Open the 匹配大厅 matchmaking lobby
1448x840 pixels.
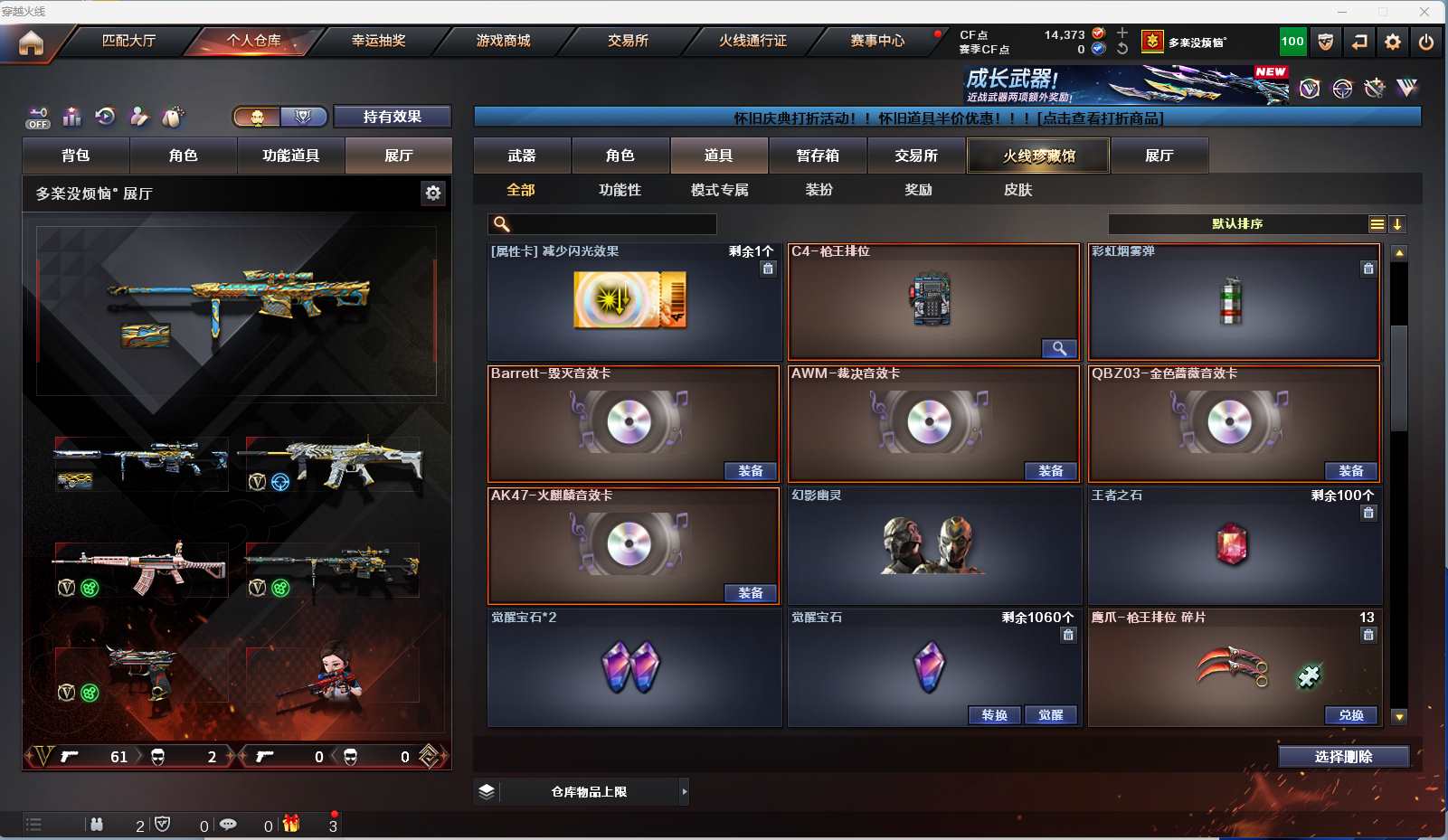tap(128, 41)
